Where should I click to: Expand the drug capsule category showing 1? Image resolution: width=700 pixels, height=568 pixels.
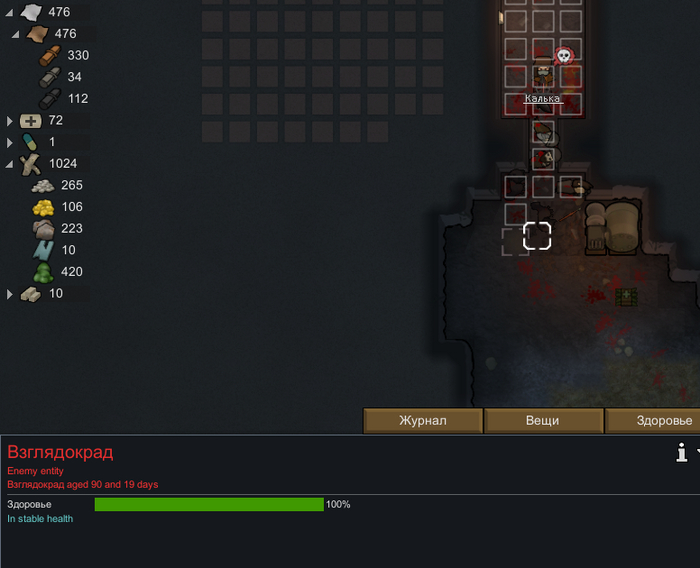click(x=10, y=142)
